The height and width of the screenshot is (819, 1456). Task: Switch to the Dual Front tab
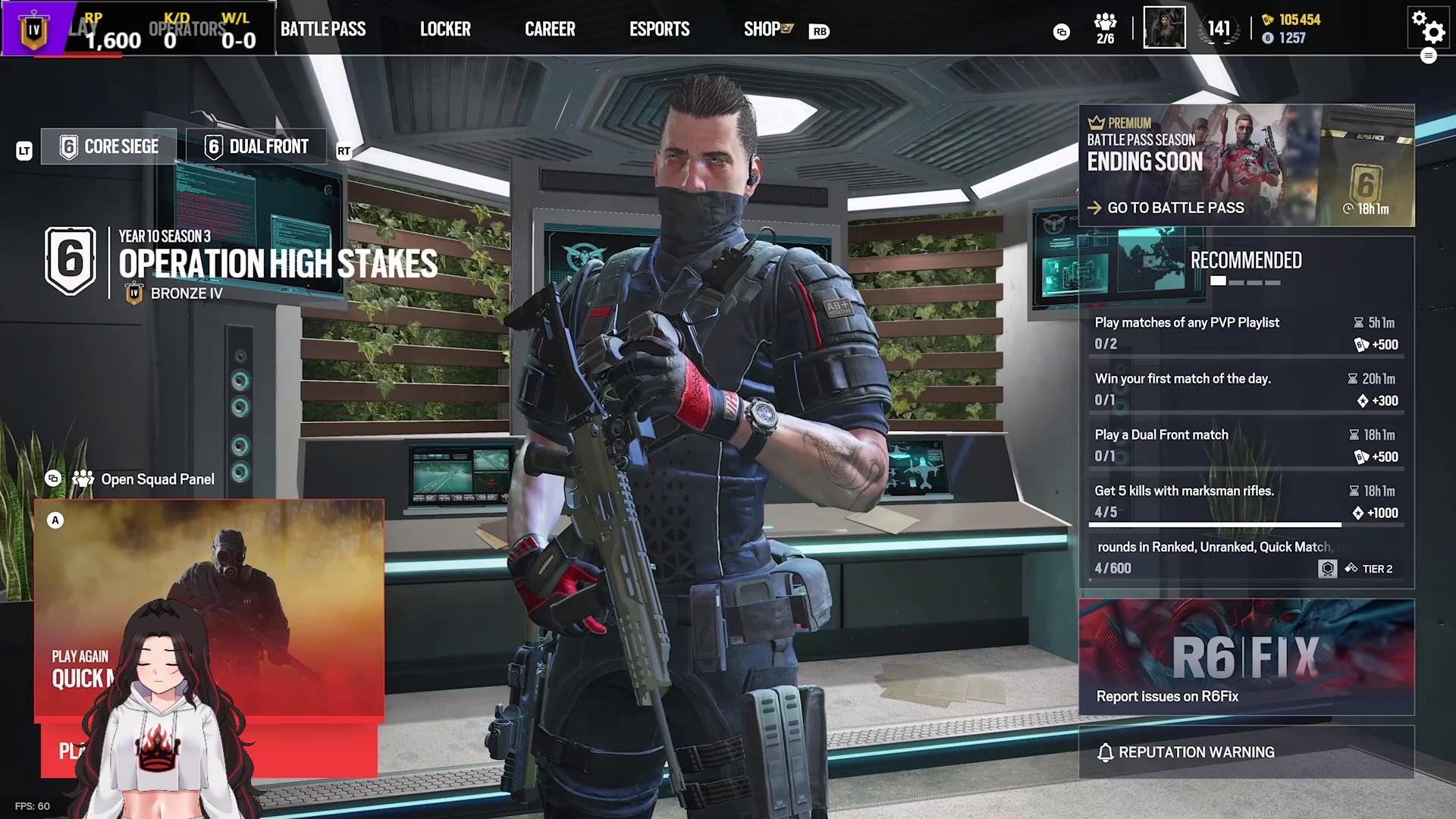coord(256,146)
